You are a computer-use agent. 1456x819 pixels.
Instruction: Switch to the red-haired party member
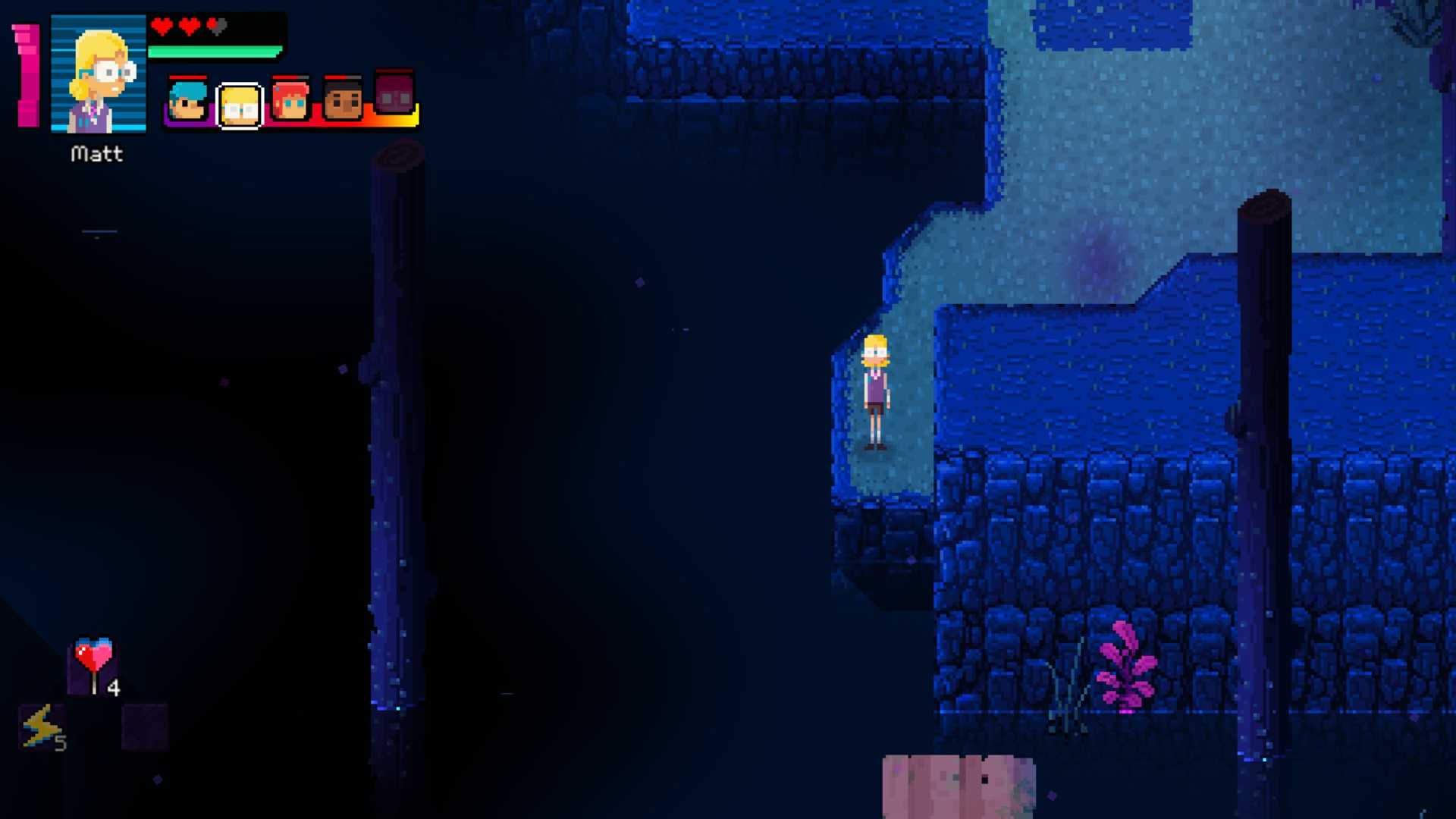click(x=291, y=100)
